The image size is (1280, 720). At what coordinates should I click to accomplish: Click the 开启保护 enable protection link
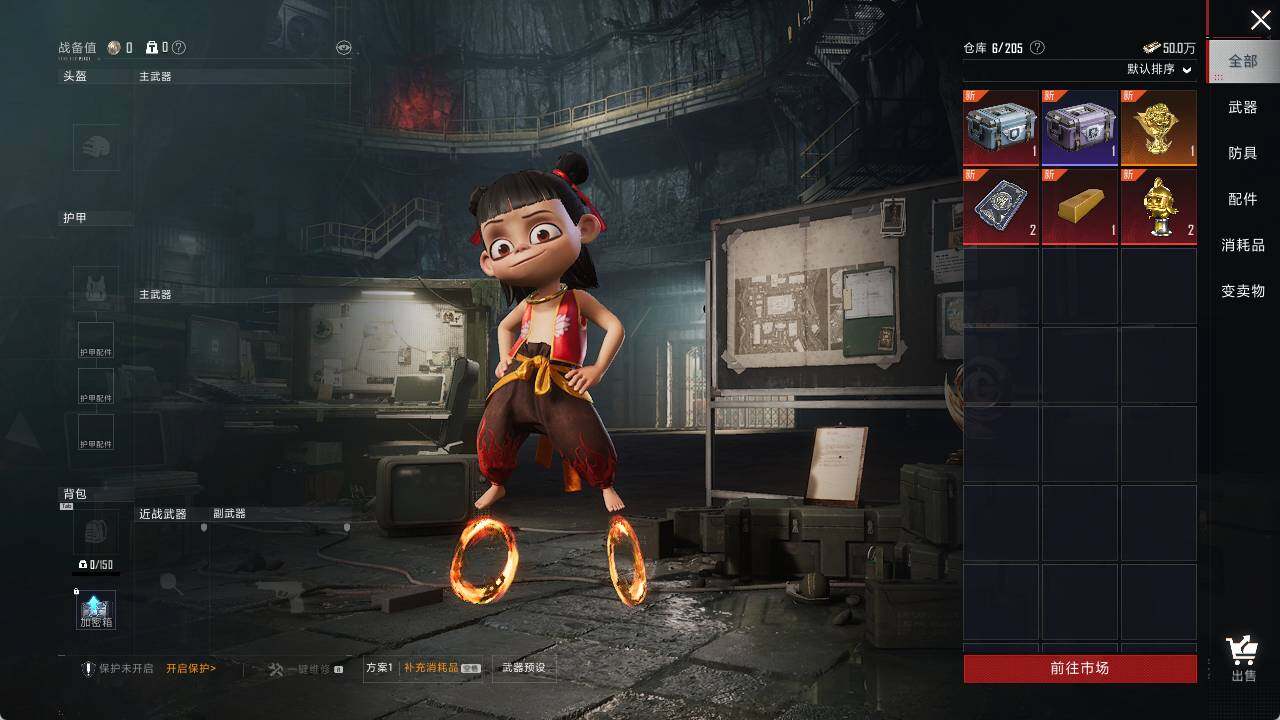point(191,668)
